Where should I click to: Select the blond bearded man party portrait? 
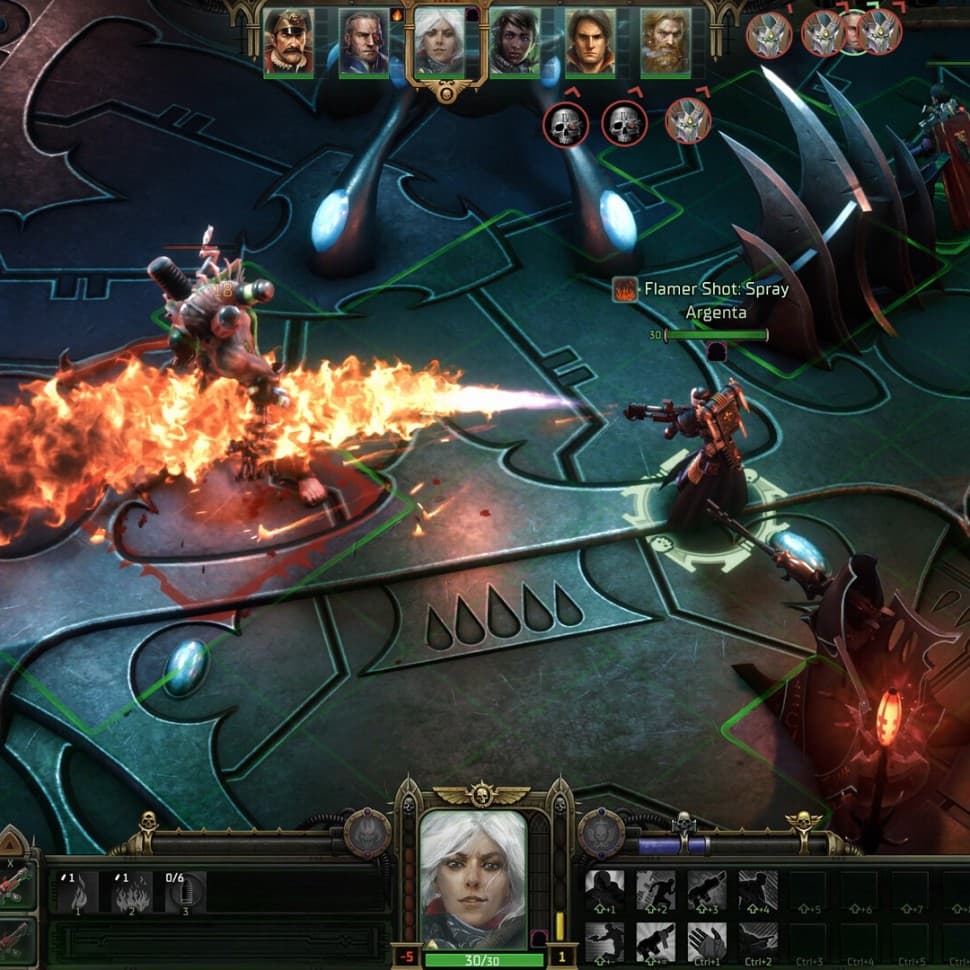click(x=665, y=43)
